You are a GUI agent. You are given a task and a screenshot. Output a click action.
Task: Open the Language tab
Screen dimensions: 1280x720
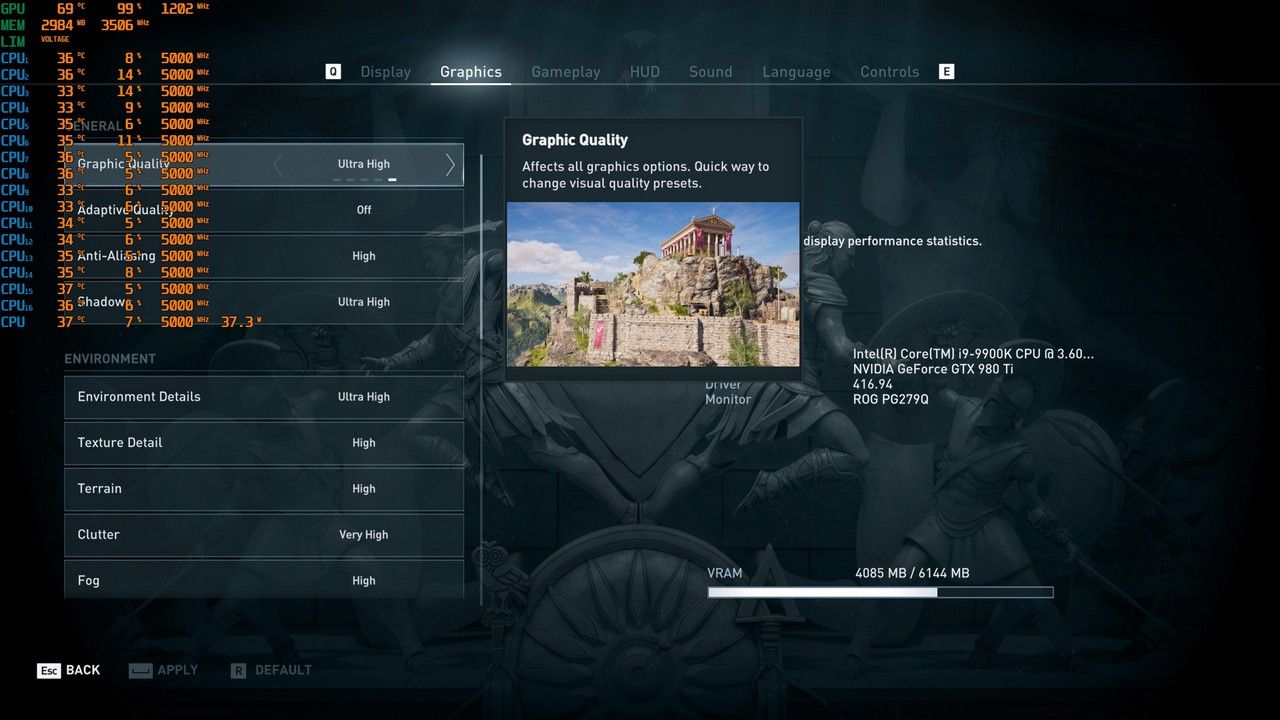tap(796, 72)
